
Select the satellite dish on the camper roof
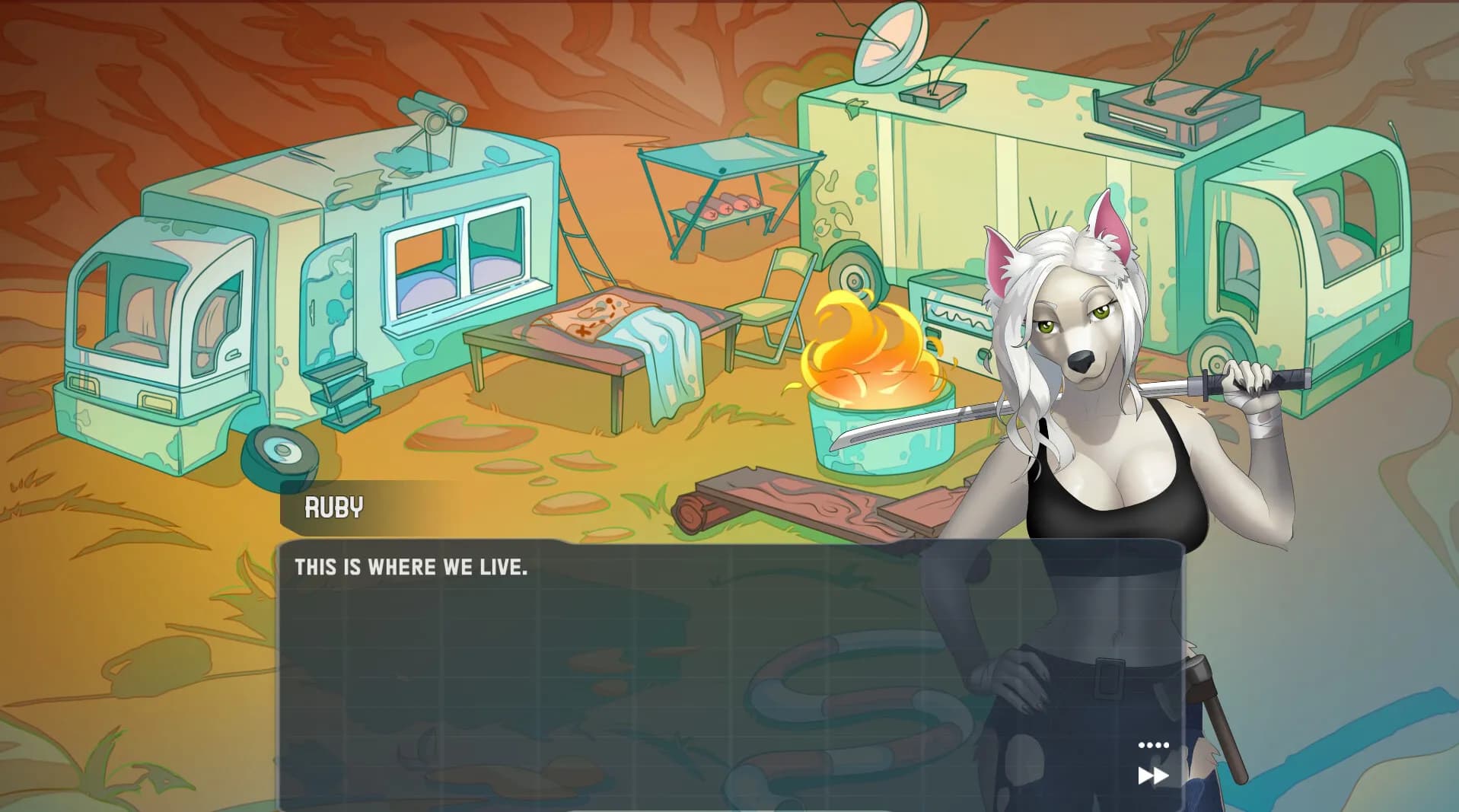(x=889, y=46)
